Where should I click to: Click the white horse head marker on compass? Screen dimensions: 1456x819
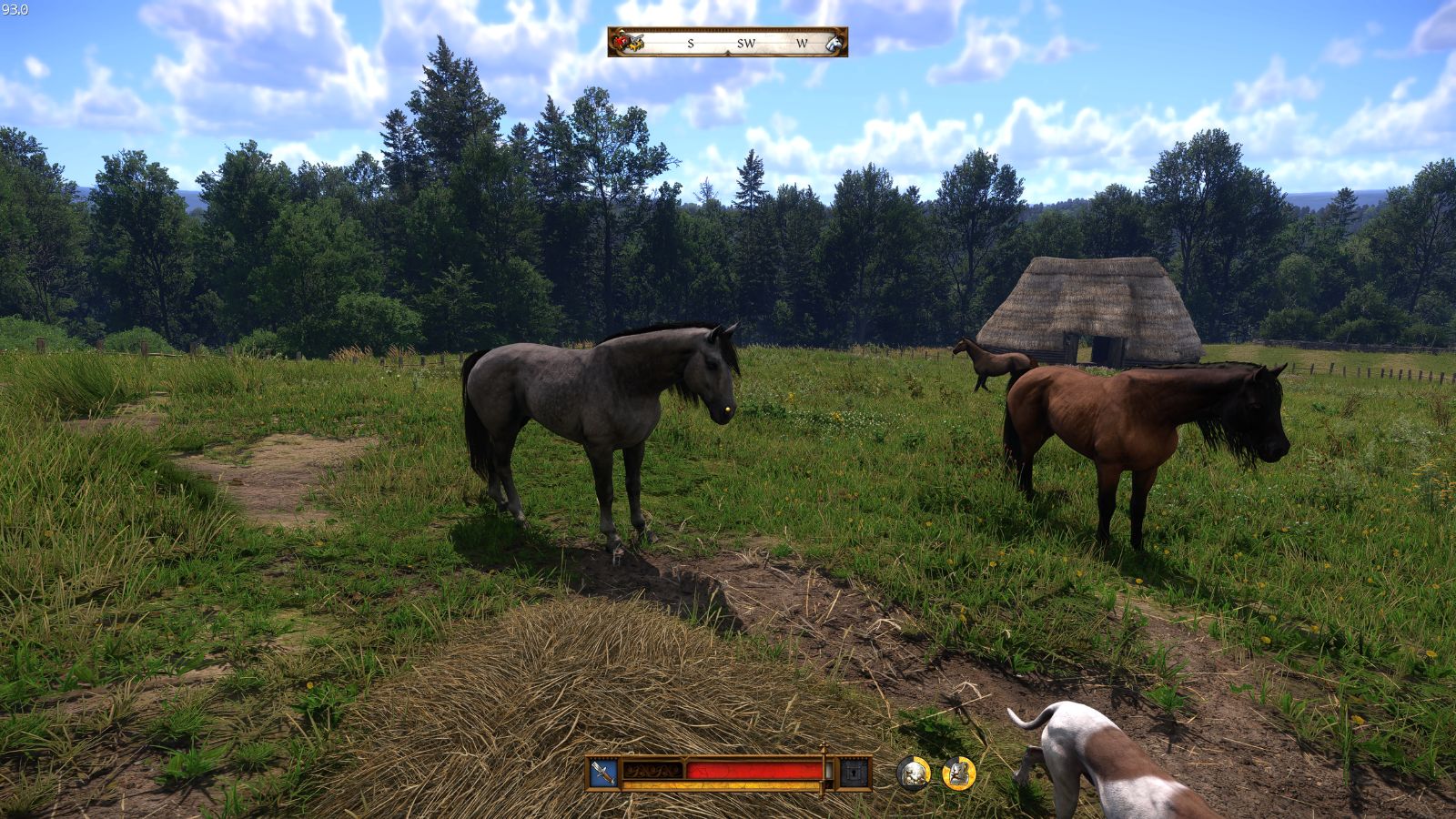pos(834,44)
